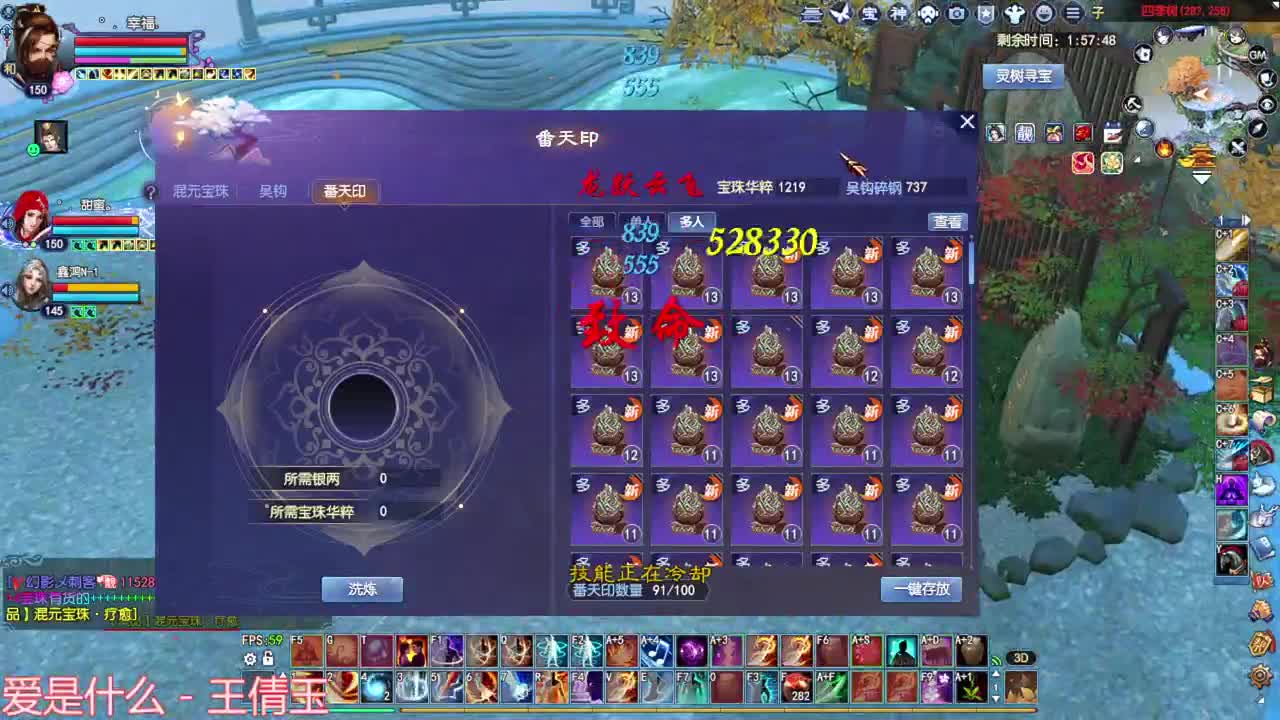Open the camera screenshot tool in top toolbar
The width and height of the screenshot is (1280, 720).
click(956, 13)
